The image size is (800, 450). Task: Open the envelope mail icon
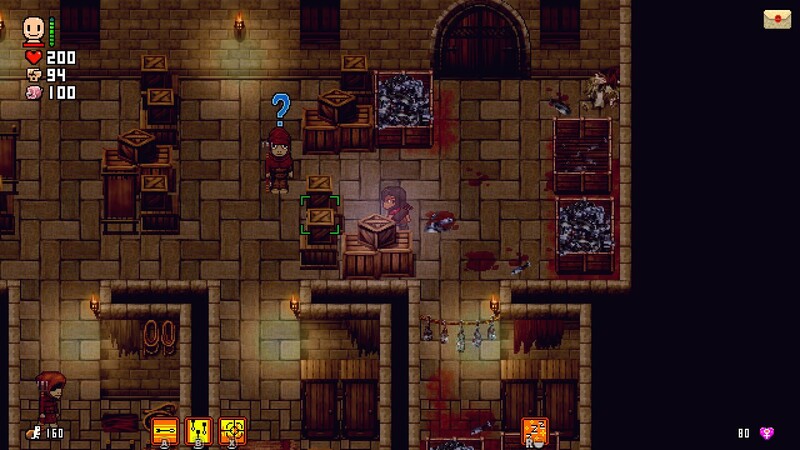pos(777,19)
